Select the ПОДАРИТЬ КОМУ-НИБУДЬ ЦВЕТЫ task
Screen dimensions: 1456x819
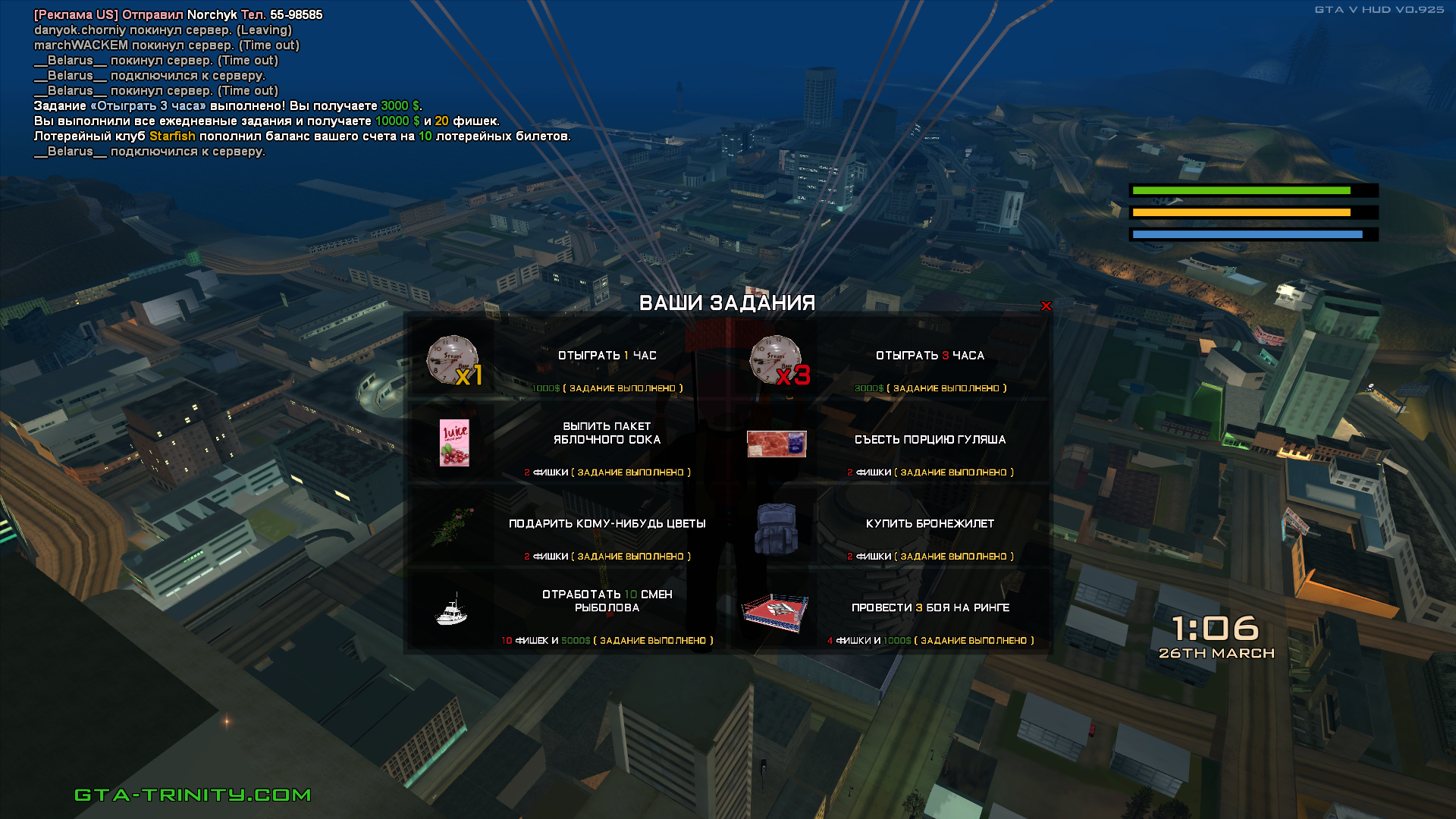tap(607, 524)
